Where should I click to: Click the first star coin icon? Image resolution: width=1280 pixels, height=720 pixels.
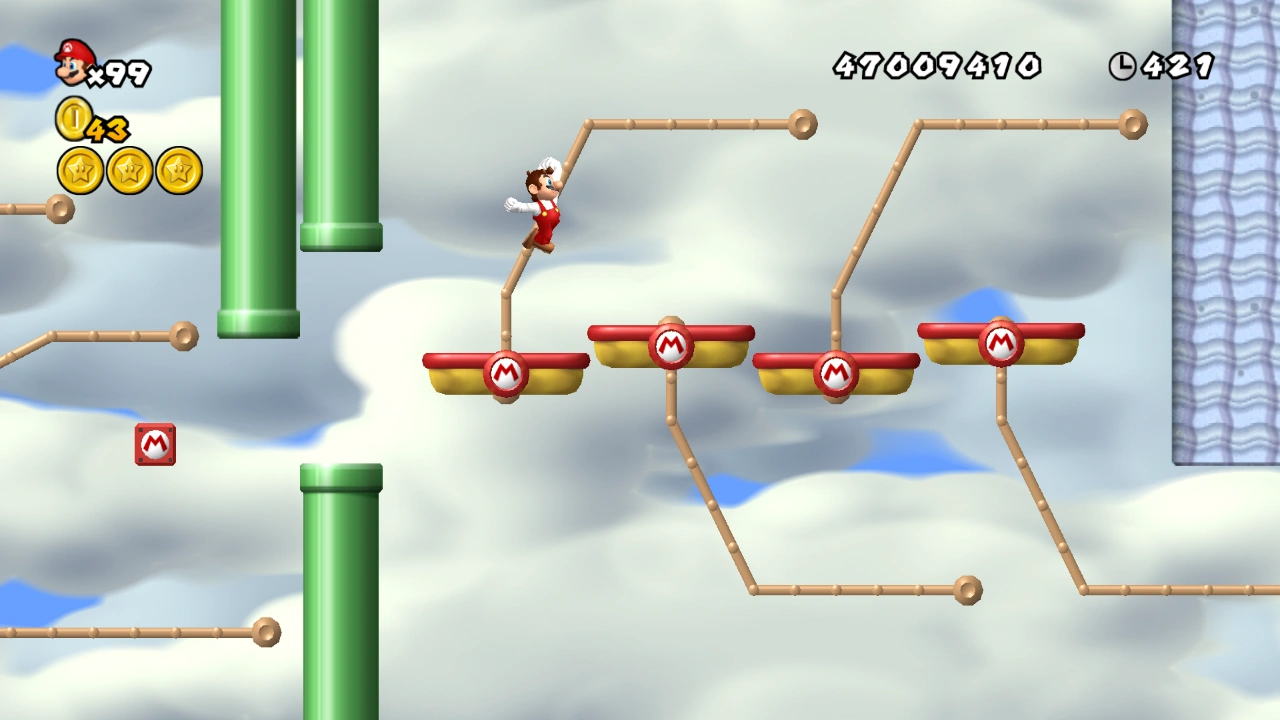pos(81,170)
